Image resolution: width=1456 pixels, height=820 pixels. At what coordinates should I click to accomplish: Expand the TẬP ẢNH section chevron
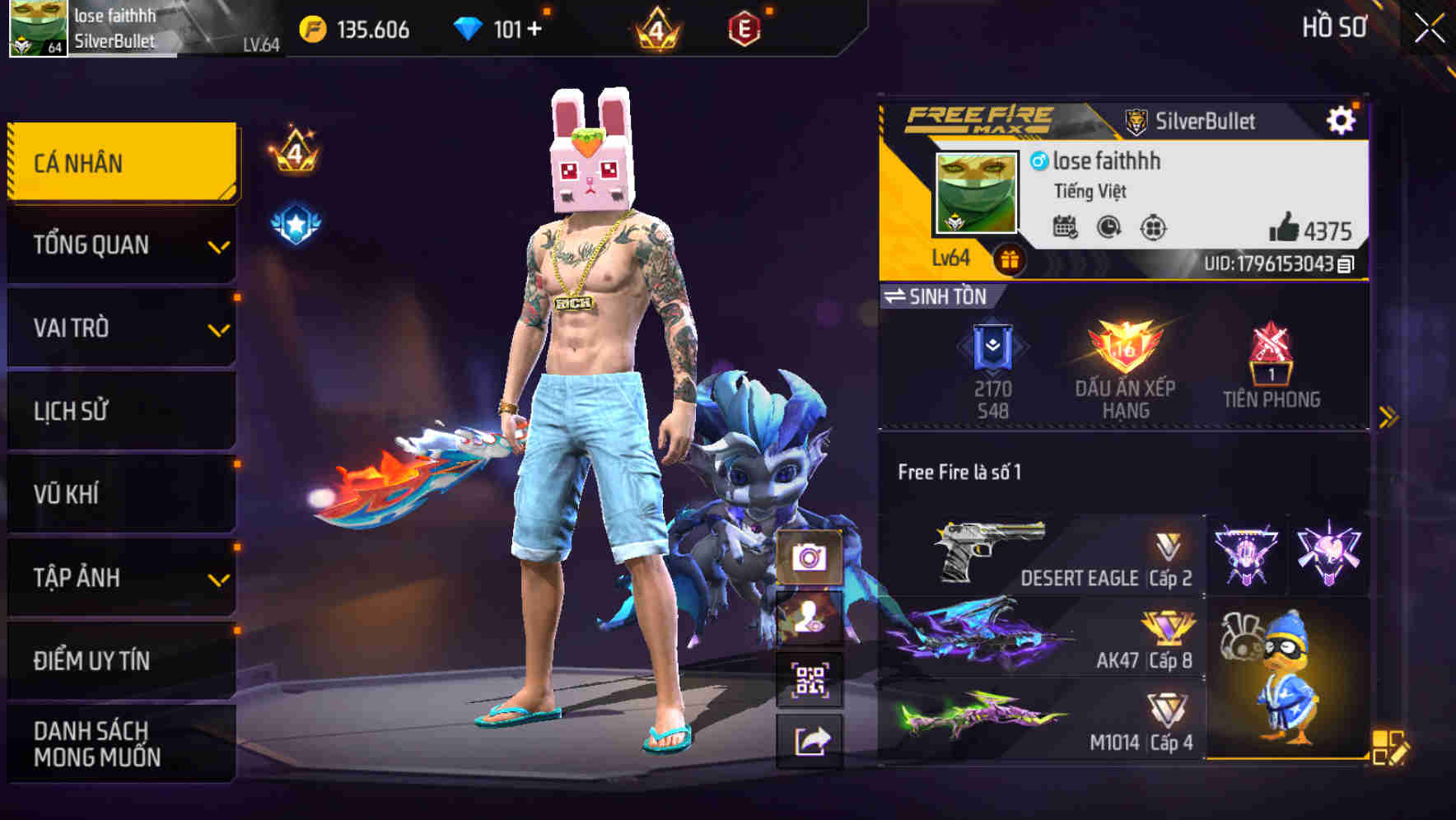pyautogui.click(x=217, y=577)
